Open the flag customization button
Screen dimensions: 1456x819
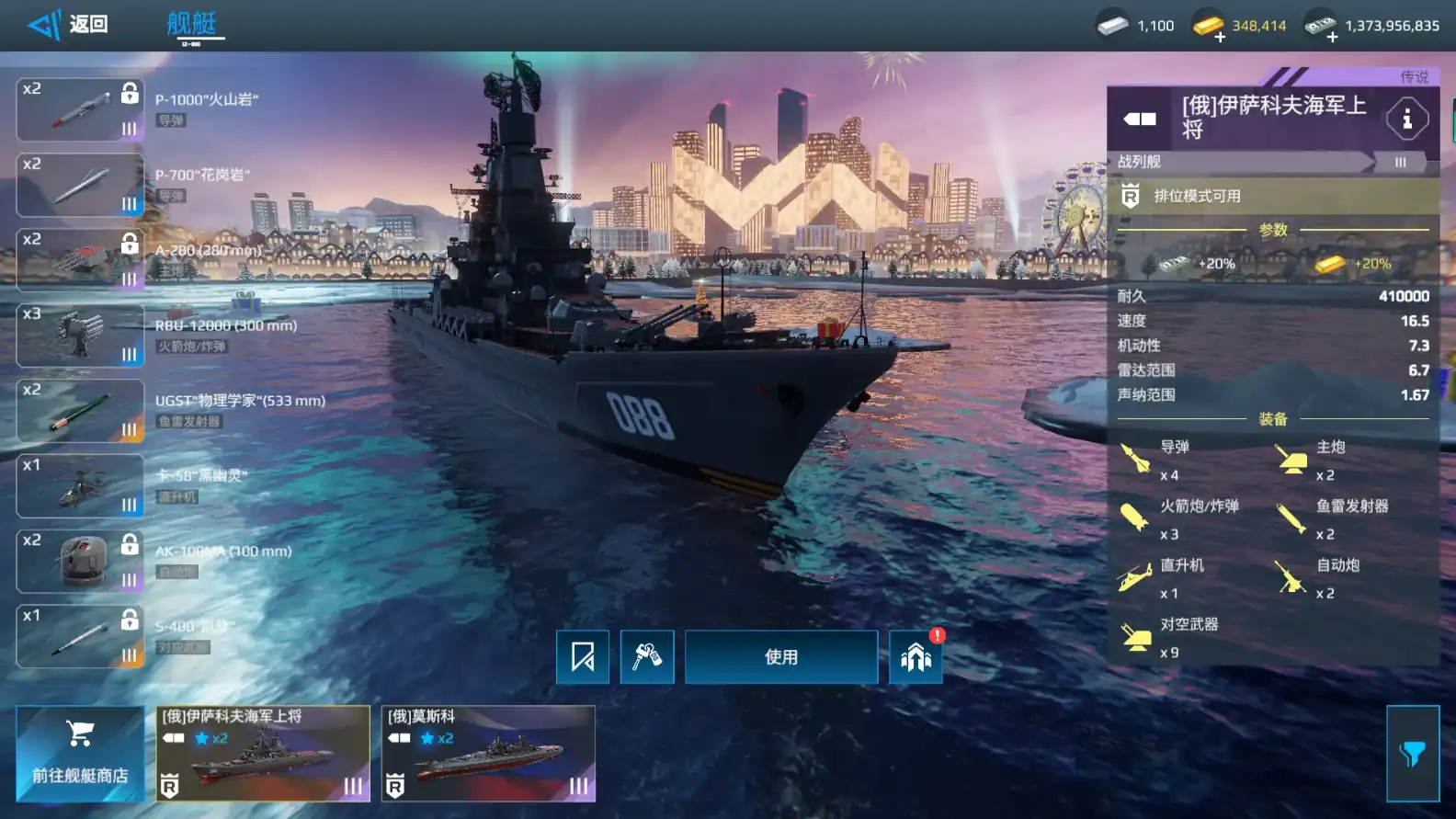[583, 657]
